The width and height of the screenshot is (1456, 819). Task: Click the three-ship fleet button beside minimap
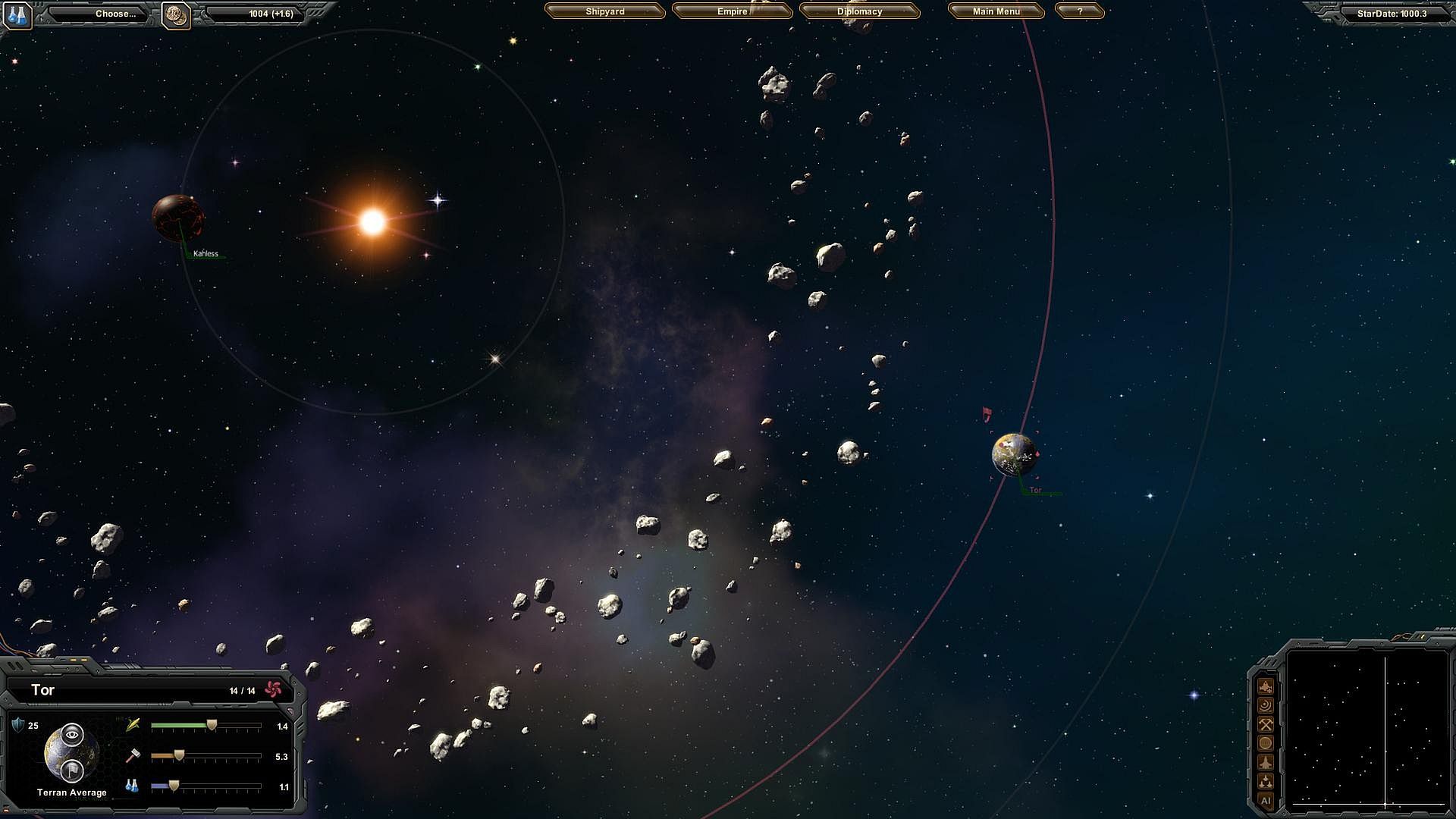[1265, 781]
